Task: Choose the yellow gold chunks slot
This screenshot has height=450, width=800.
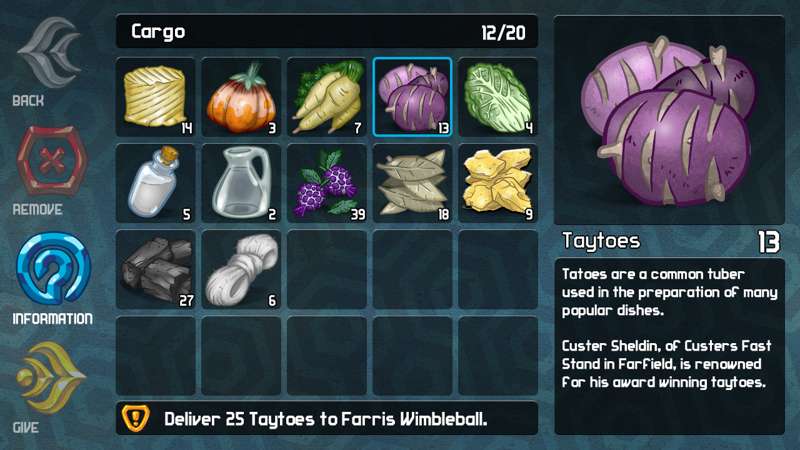Action: pos(499,184)
